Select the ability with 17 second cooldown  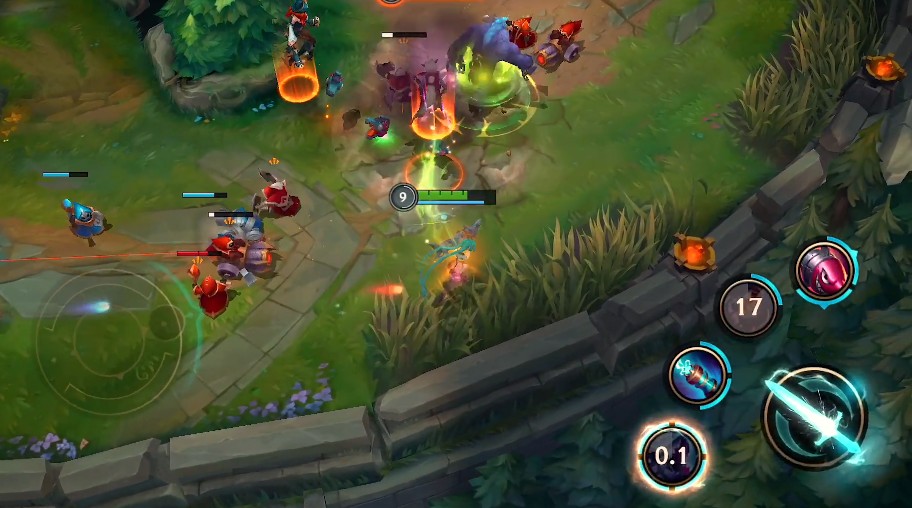[749, 307]
